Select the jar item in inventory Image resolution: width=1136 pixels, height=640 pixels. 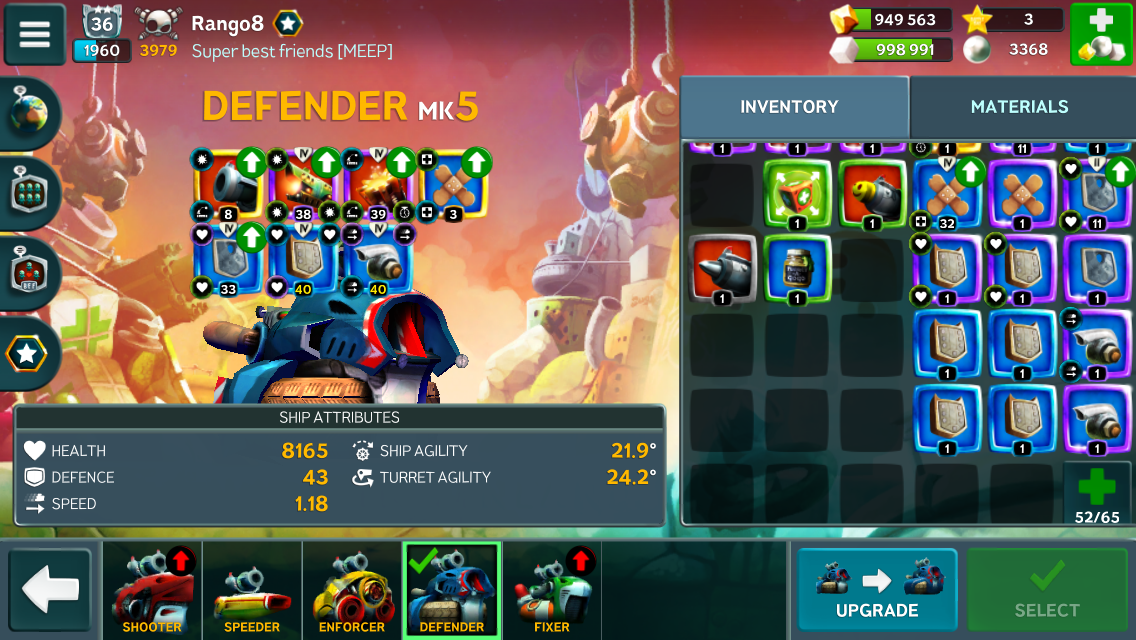tap(797, 268)
